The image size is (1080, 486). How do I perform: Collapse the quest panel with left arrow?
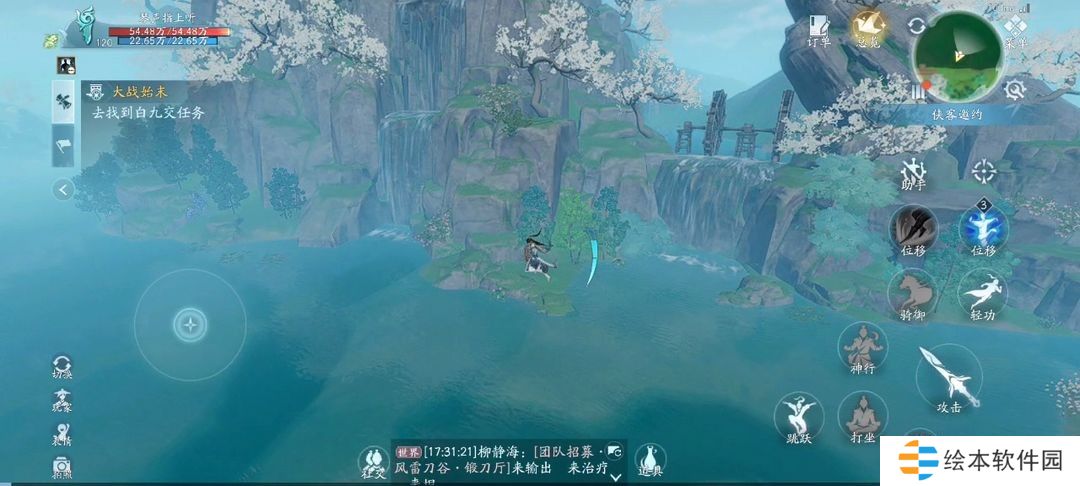(x=64, y=189)
